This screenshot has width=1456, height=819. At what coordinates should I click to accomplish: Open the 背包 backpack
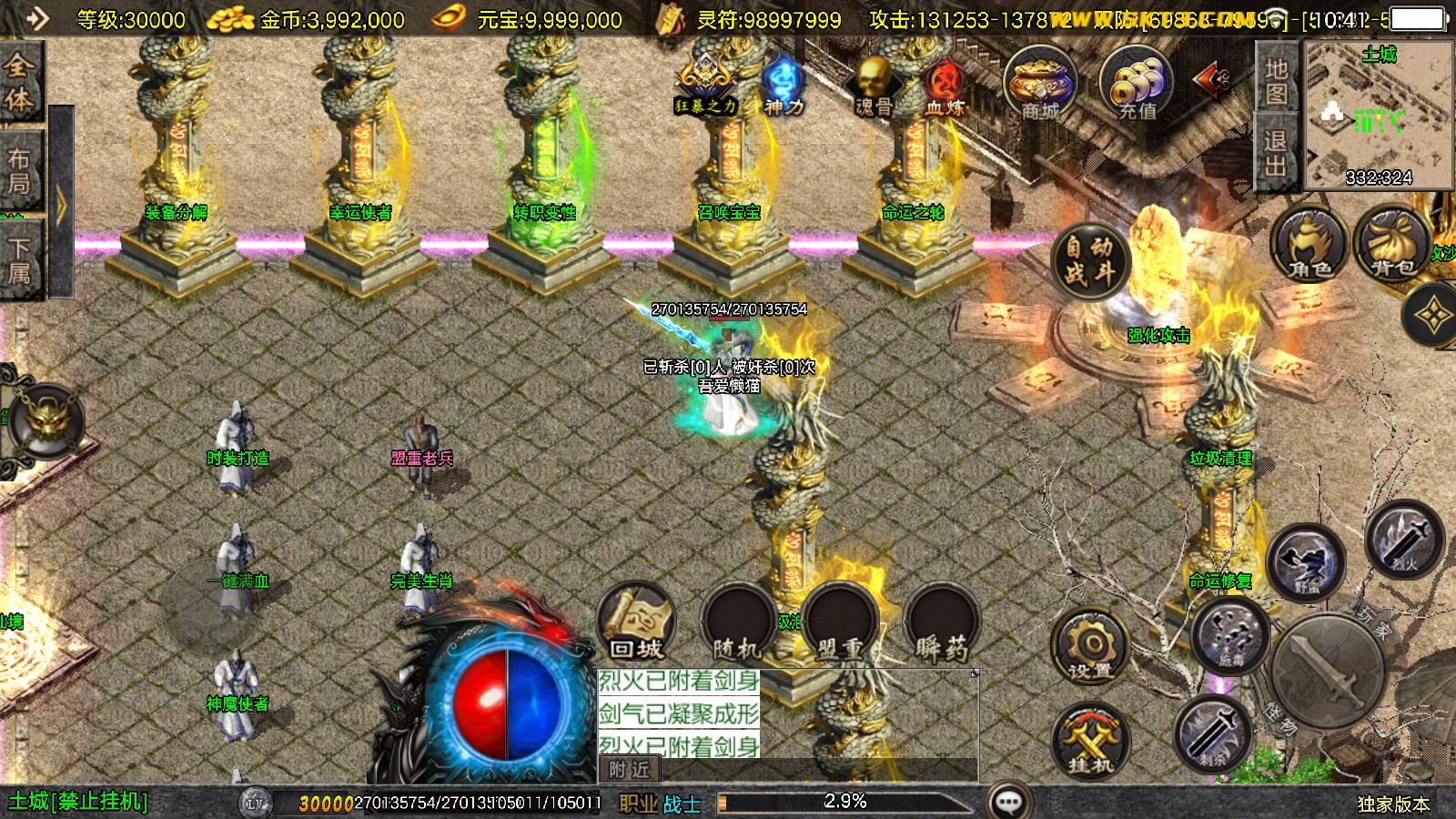tap(1391, 244)
